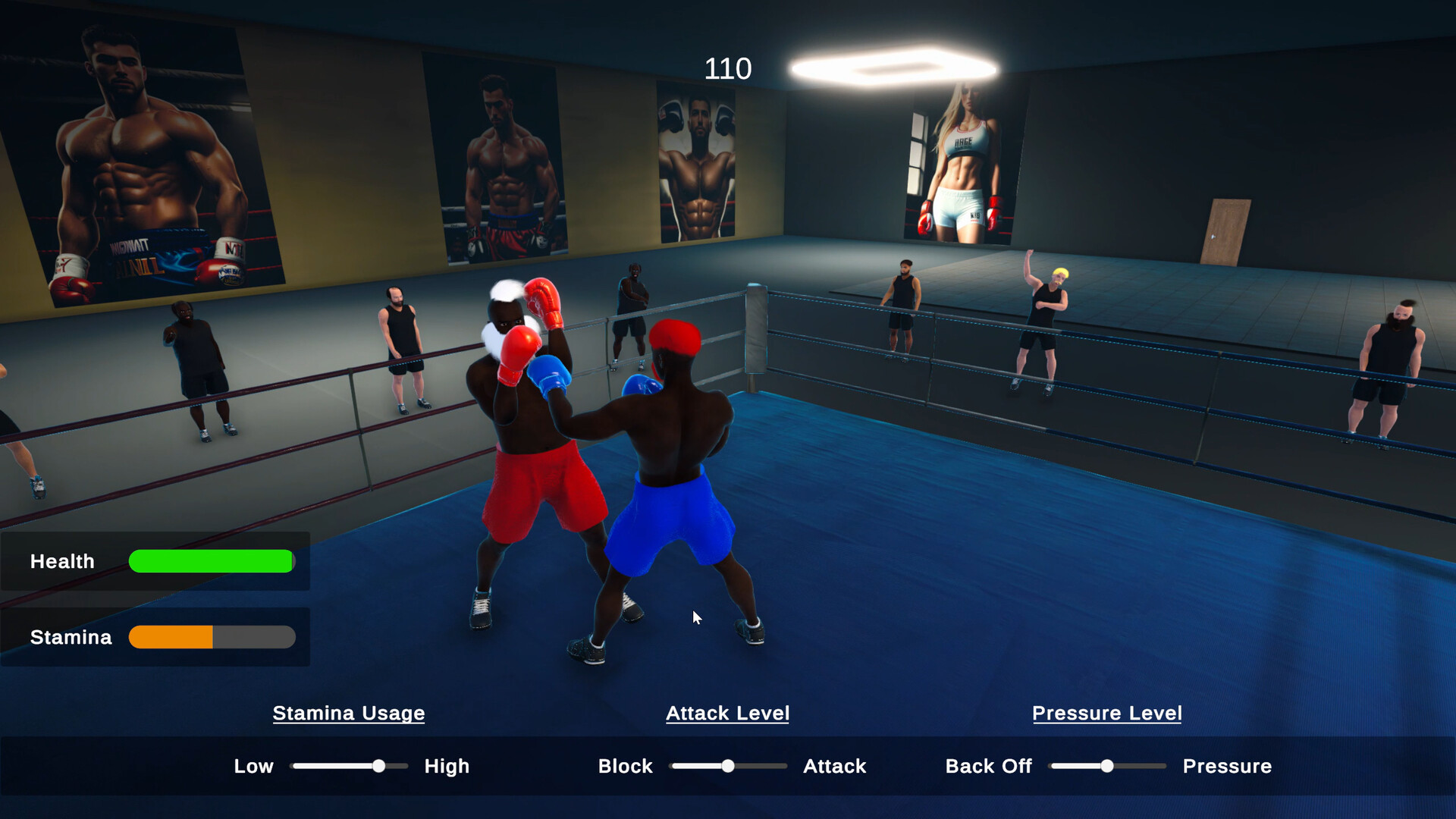Click the orange Stamina bar
1456x819 pixels.
click(171, 637)
